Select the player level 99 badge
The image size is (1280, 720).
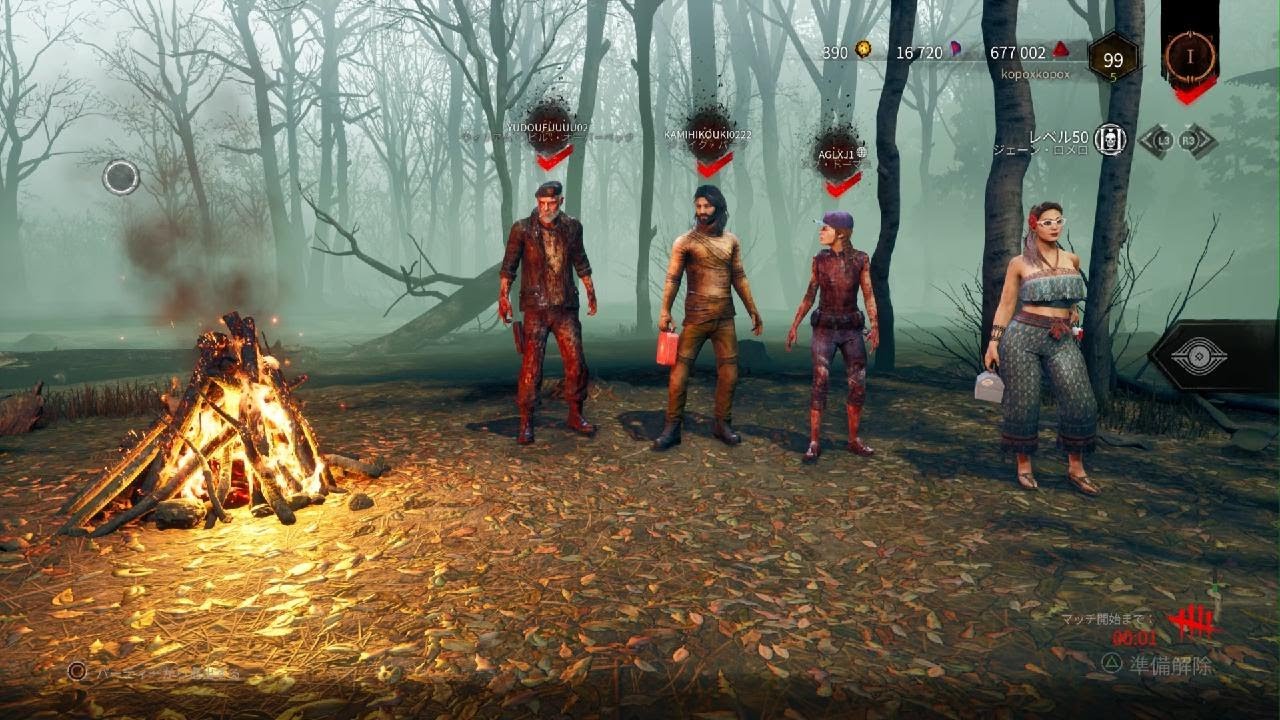[x=1113, y=59]
